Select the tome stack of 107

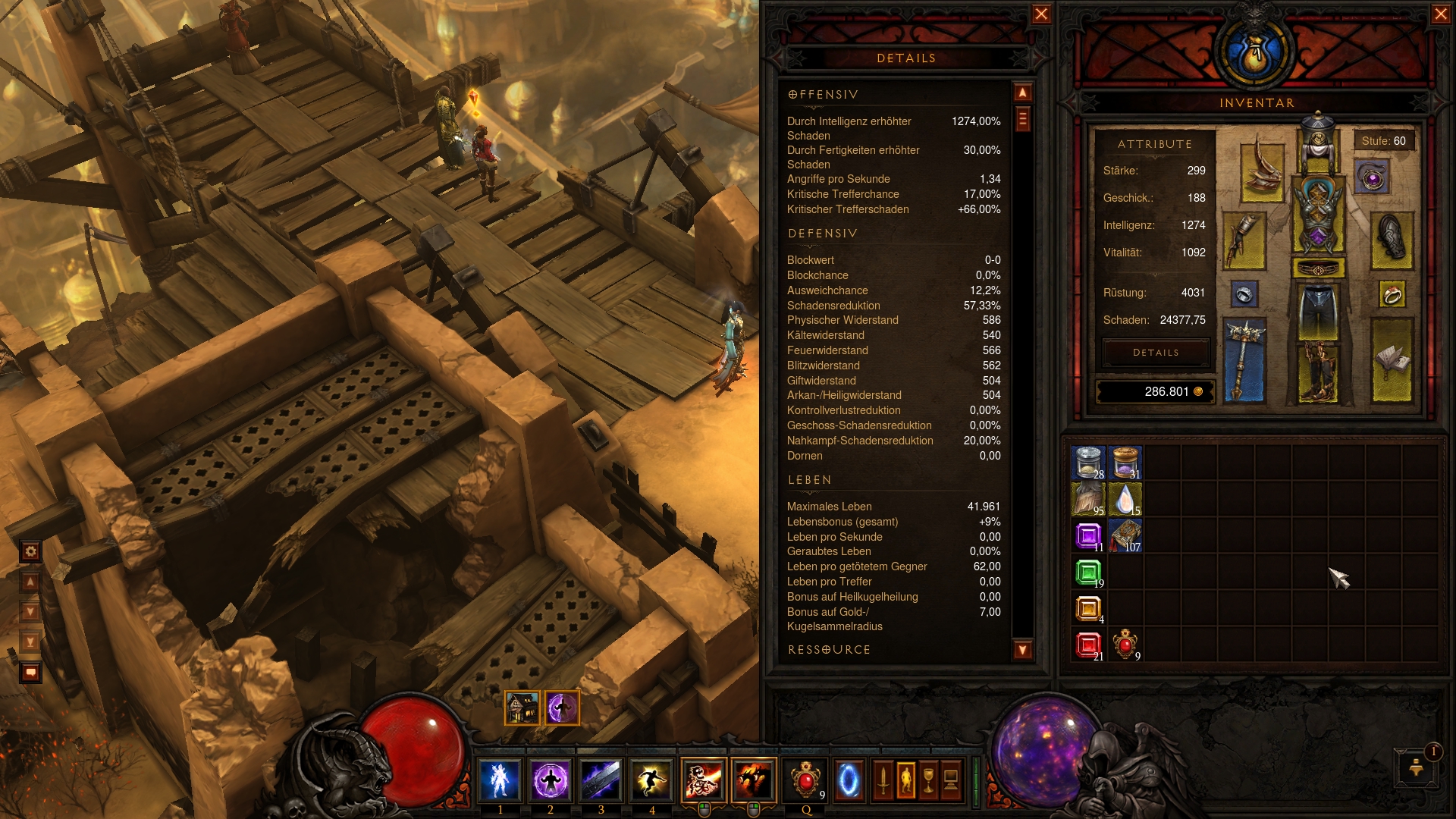click(1125, 536)
